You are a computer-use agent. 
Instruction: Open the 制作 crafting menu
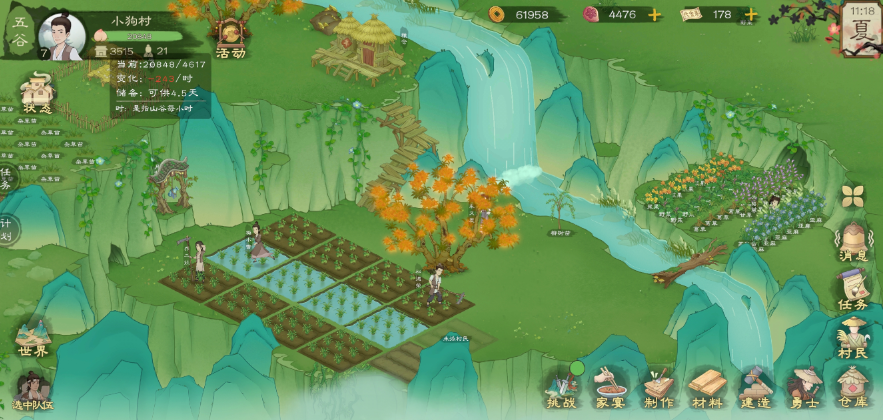pyautogui.click(x=659, y=387)
